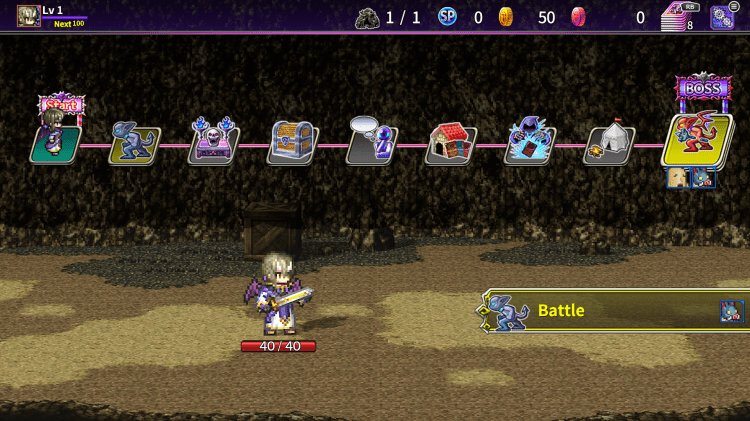The width and height of the screenshot is (750, 421).
Task: Select the white tent camp node
Action: (x=609, y=144)
